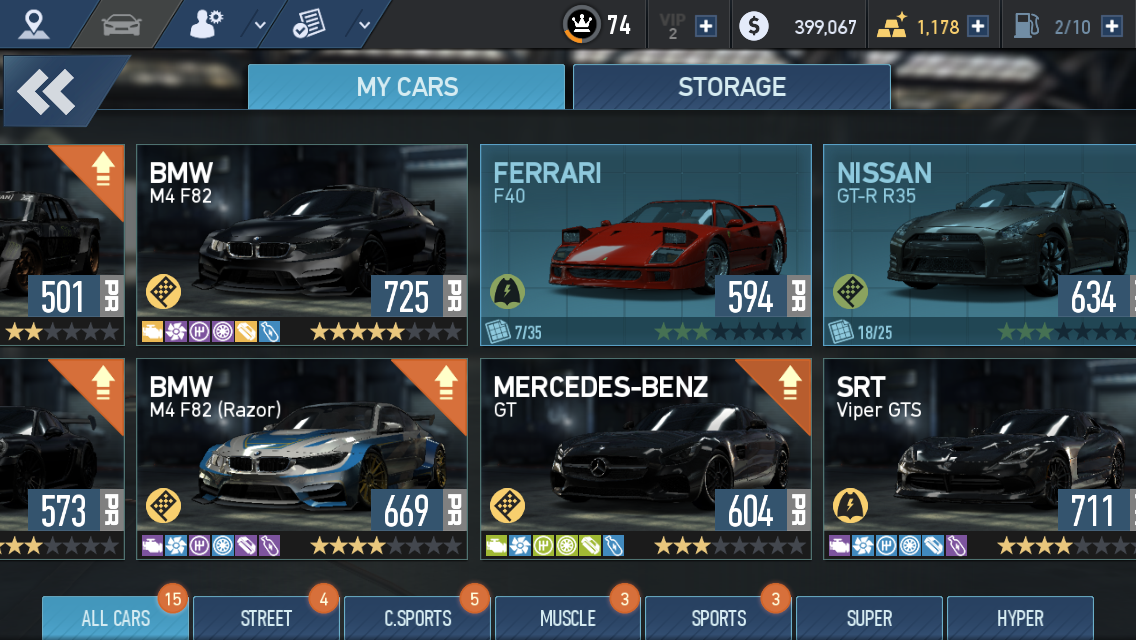The width and height of the screenshot is (1136, 640).
Task: Switch to the Storage tab
Action: click(731, 87)
